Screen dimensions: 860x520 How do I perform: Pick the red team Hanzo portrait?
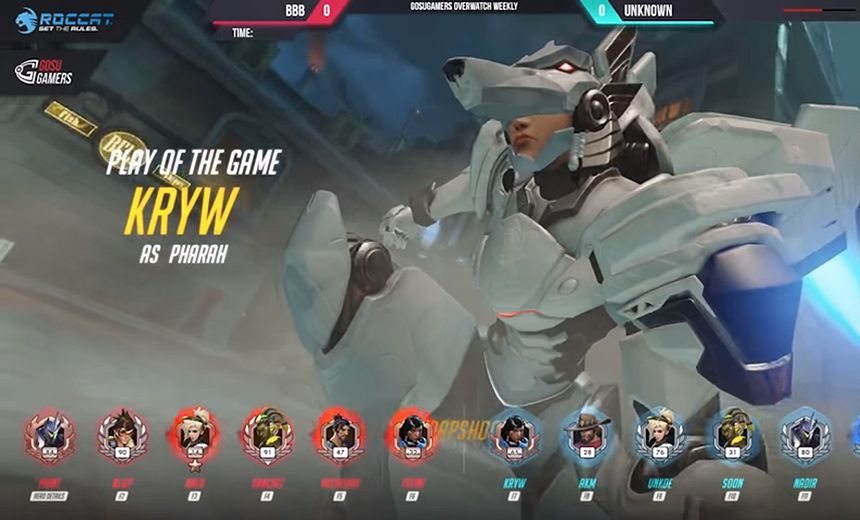point(338,435)
